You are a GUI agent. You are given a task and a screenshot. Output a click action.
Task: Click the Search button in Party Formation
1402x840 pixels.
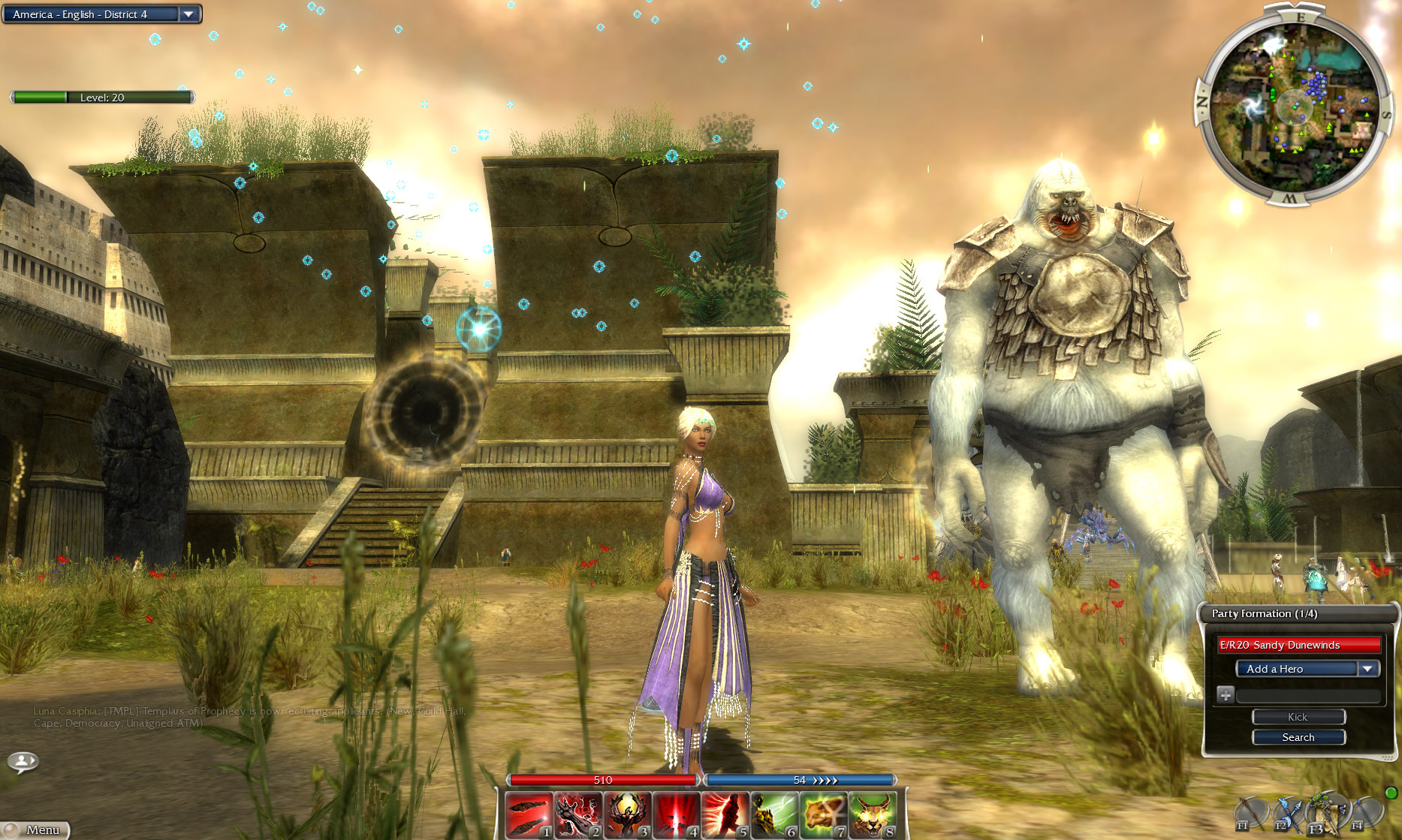1298,737
